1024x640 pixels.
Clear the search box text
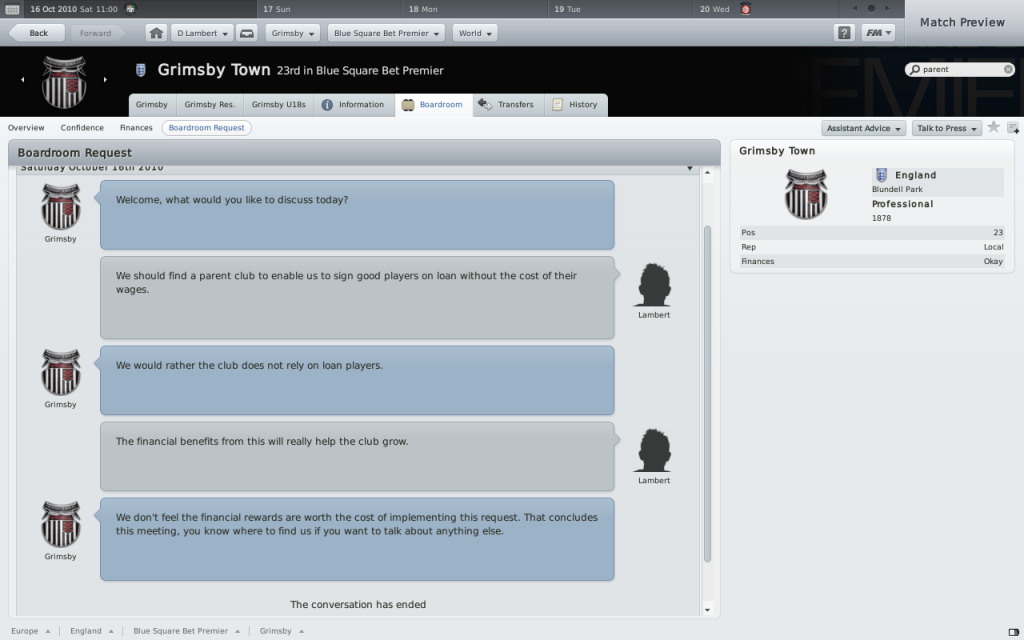(1008, 70)
